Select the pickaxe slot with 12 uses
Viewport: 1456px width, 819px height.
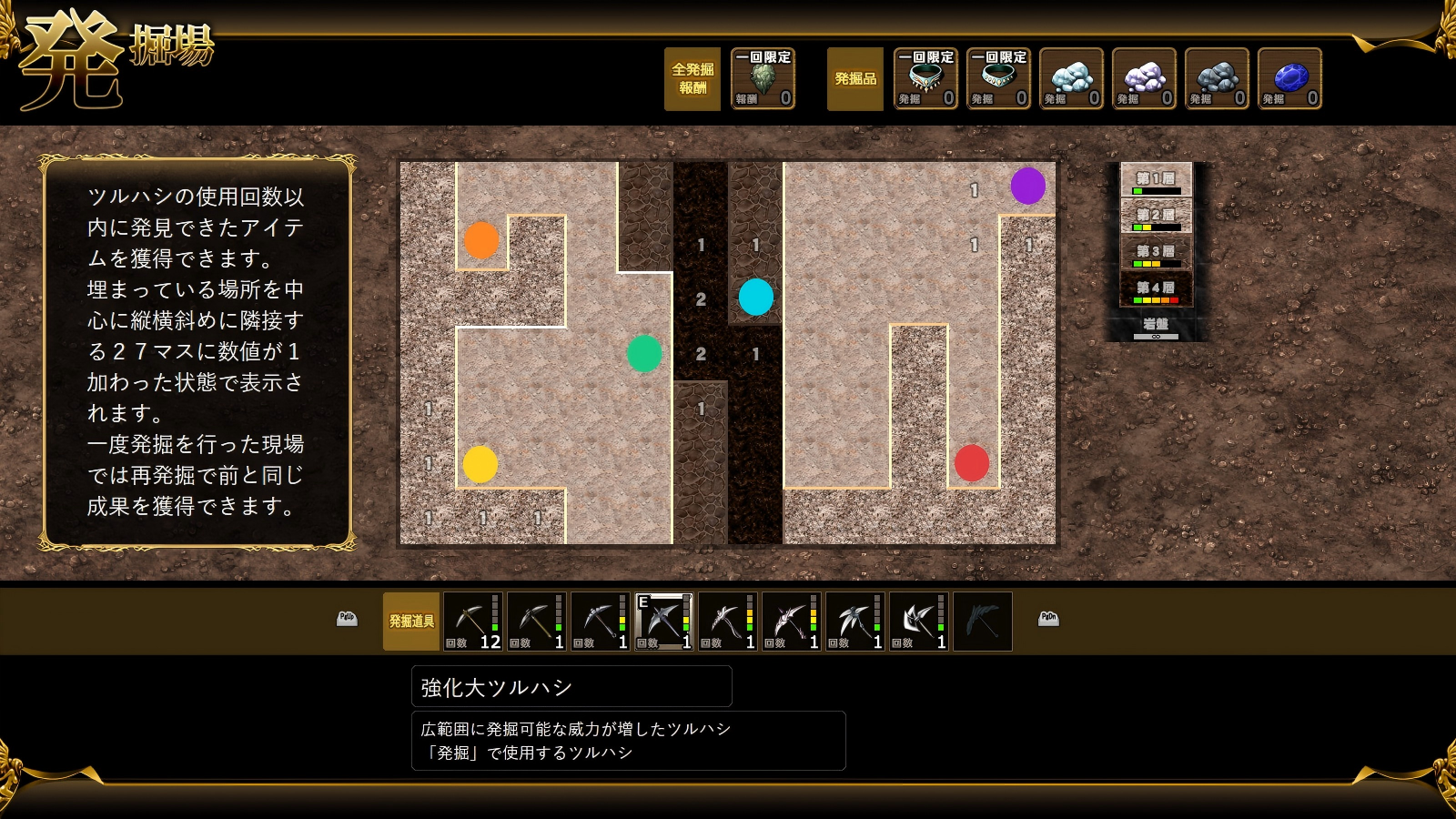(473, 622)
